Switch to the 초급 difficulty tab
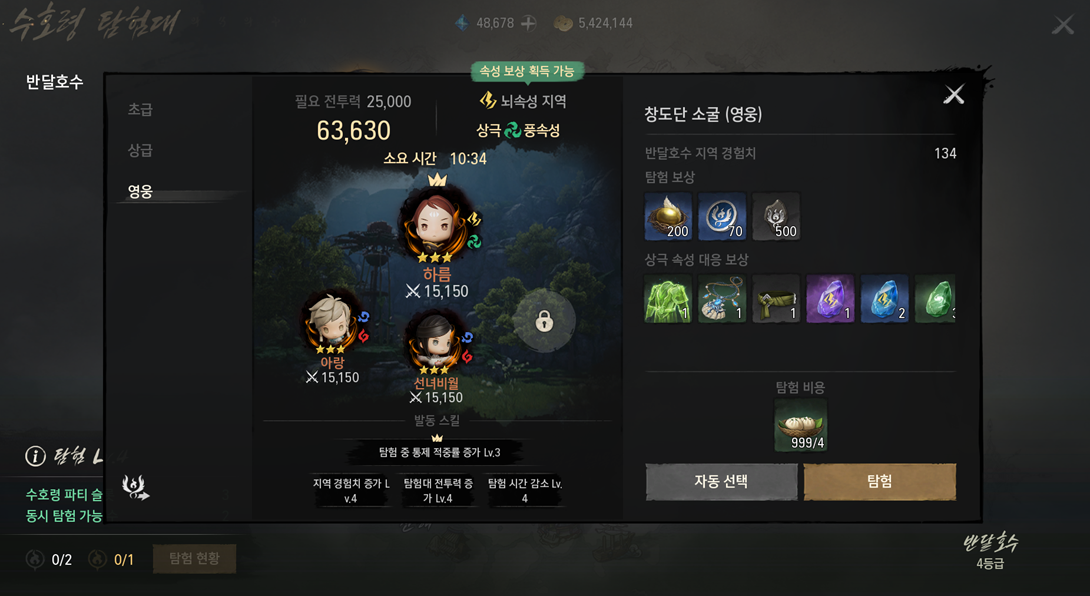Screen dimensions: 1090x596 140,109
